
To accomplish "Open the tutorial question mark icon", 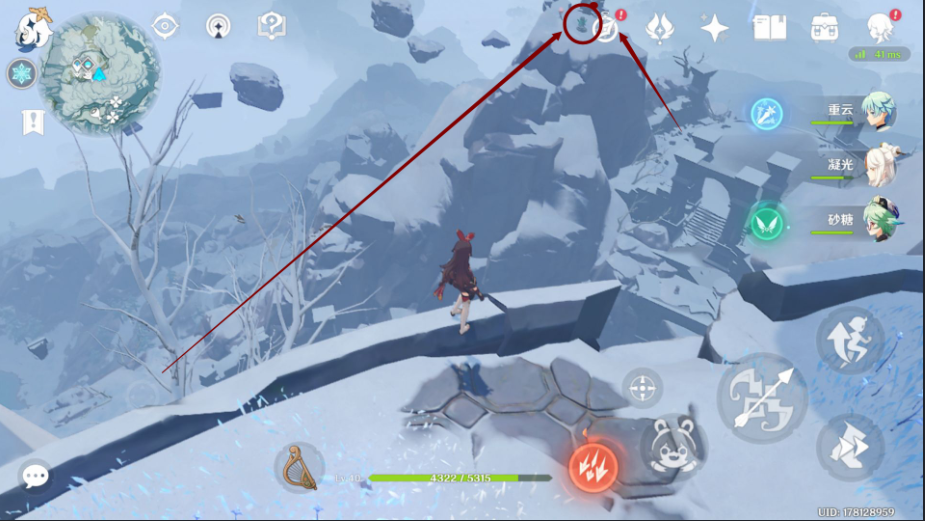I will tap(271, 26).
